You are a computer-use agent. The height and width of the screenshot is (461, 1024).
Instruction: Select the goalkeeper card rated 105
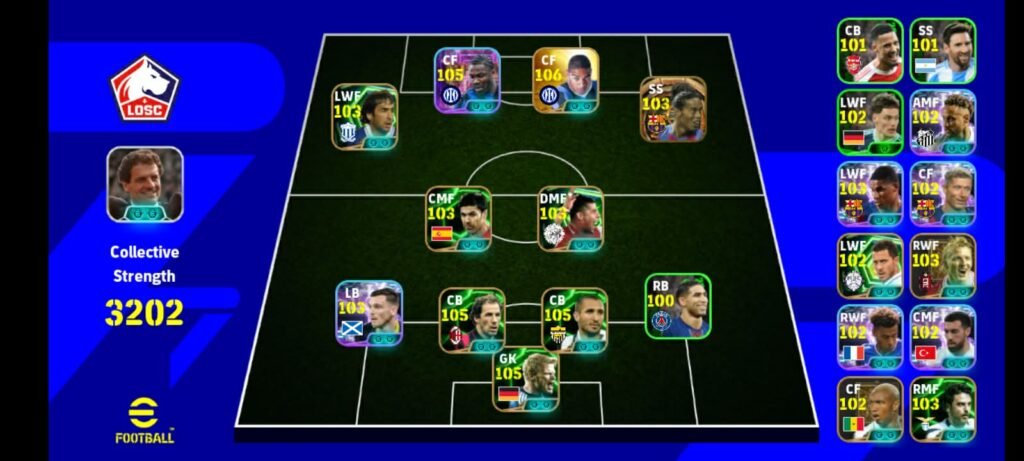tap(526, 380)
